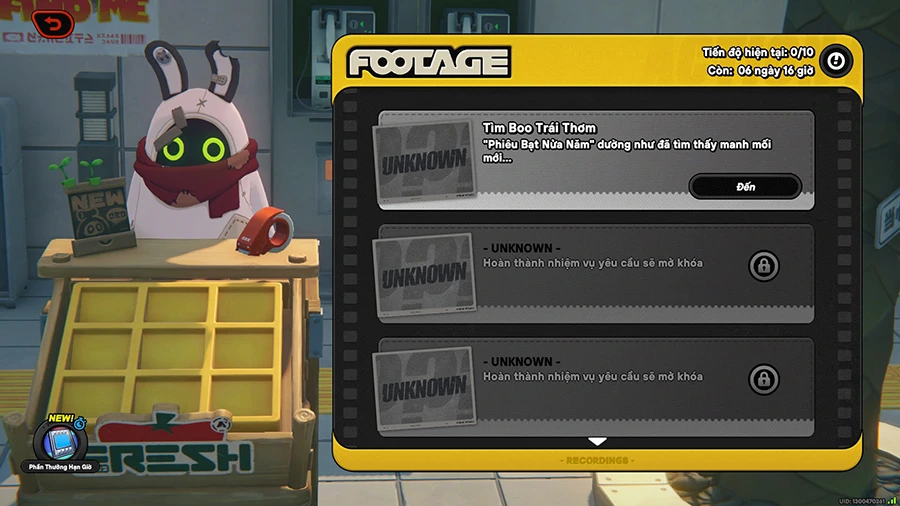
Task: Show more footage with the down arrow
Action: click(x=597, y=441)
